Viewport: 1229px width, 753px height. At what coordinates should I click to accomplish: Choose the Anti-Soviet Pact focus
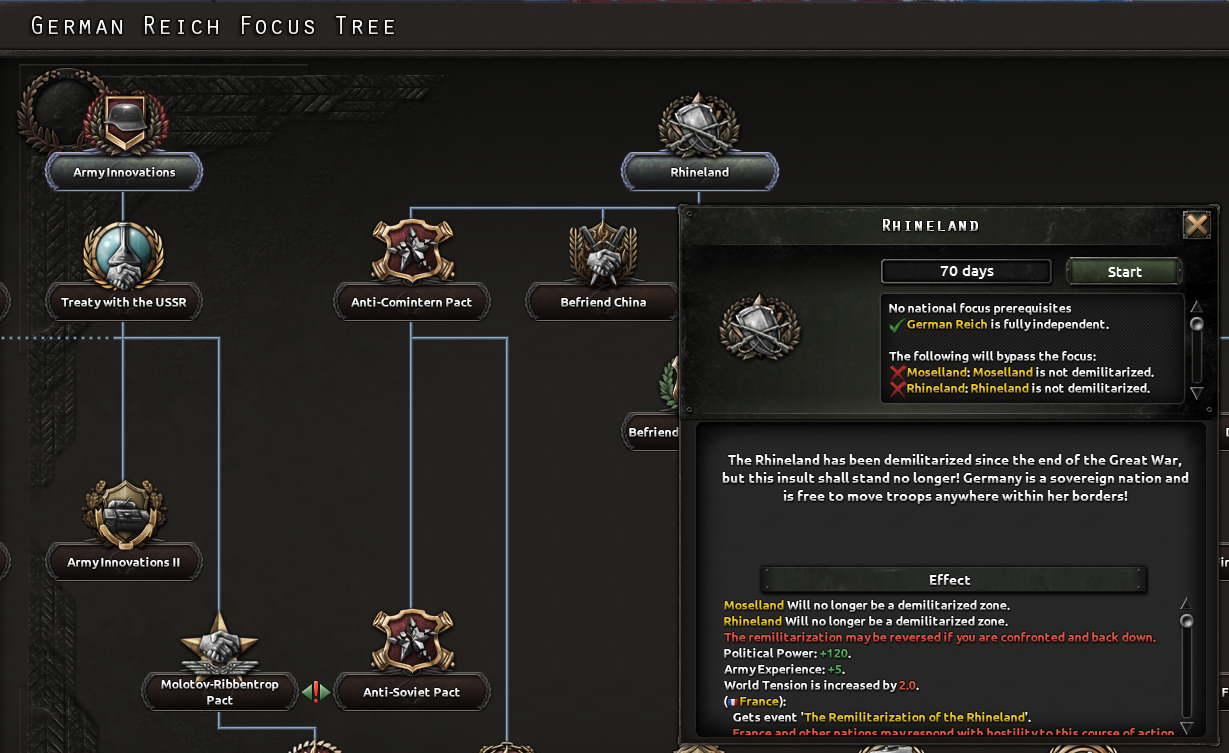coord(411,692)
